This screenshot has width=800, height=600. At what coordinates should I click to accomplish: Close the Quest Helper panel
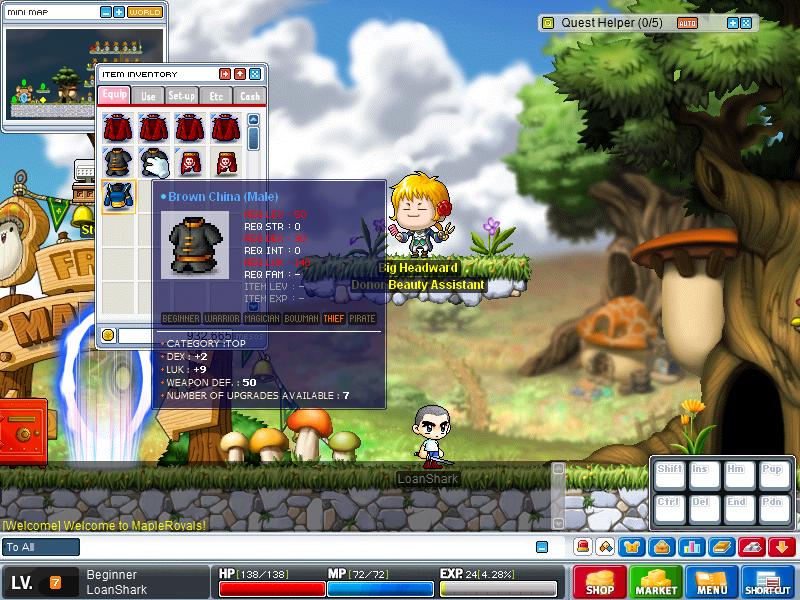[x=747, y=22]
